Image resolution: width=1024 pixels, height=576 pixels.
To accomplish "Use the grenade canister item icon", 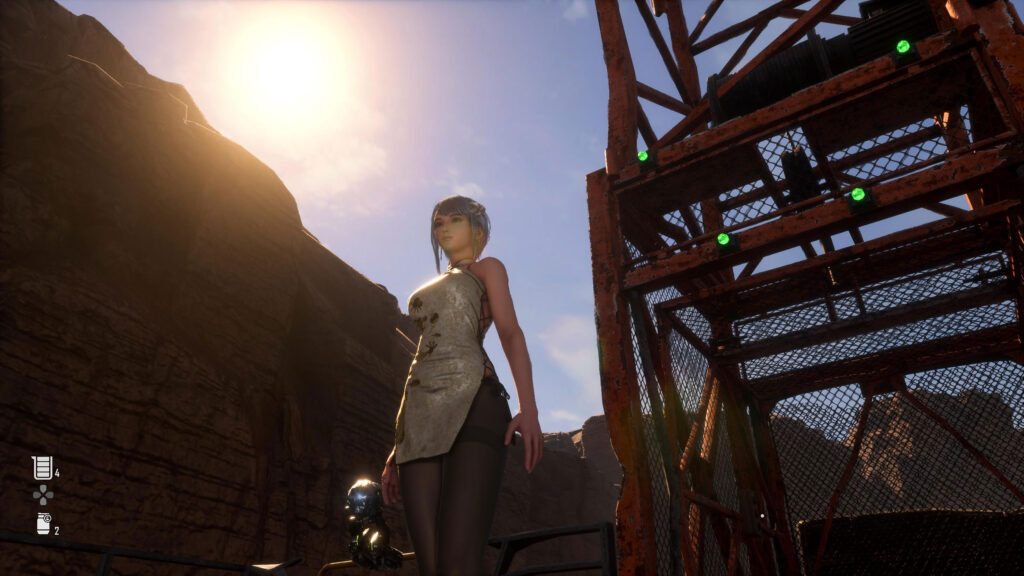I will (43, 523).
